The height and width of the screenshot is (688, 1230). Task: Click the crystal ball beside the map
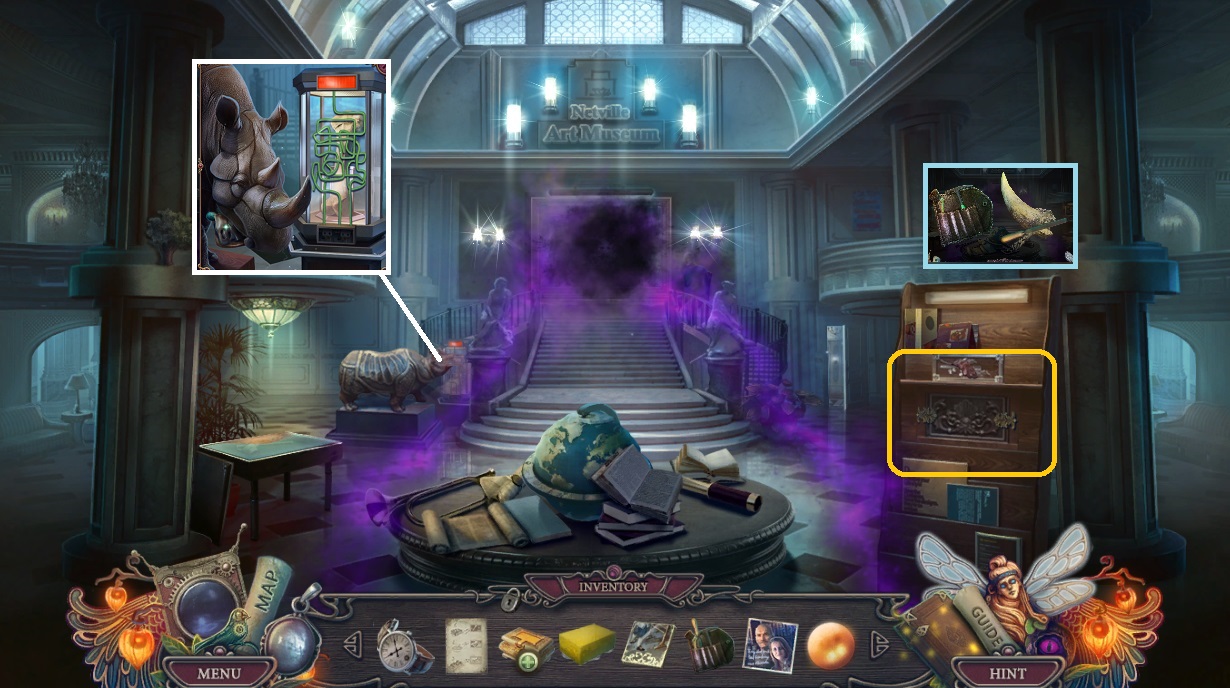[x=203, y=606]
